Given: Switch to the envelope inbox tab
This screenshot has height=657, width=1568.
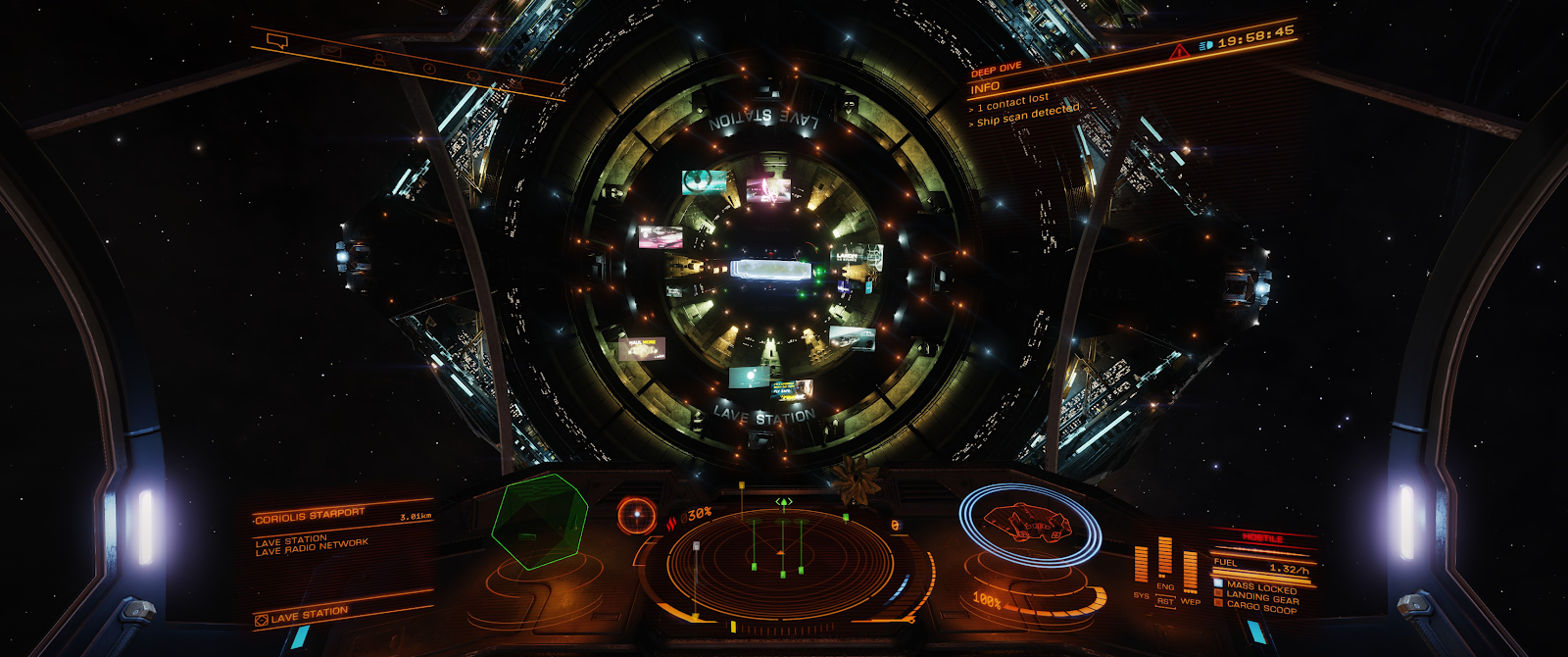Looking at the screenshot, I should coord(332,50).
